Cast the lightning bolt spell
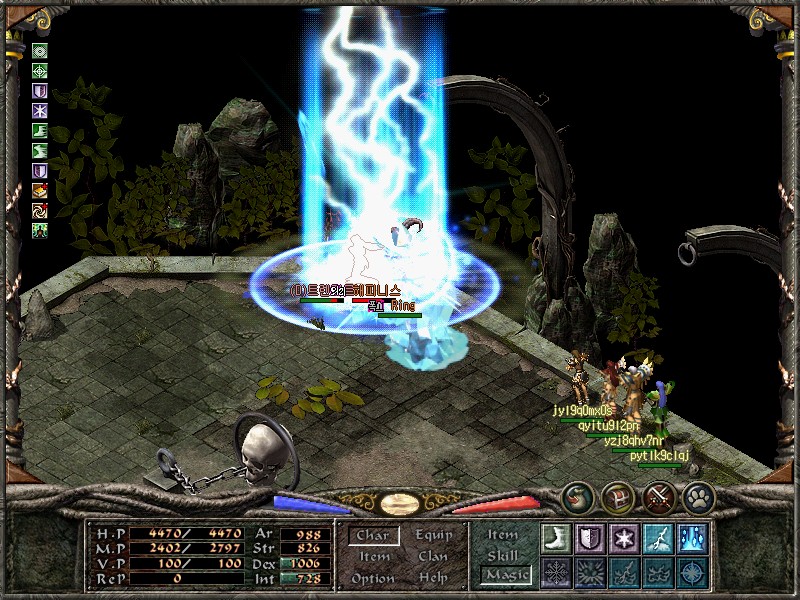This screenshot has width=800, height=600. click(x=657, y=538)
